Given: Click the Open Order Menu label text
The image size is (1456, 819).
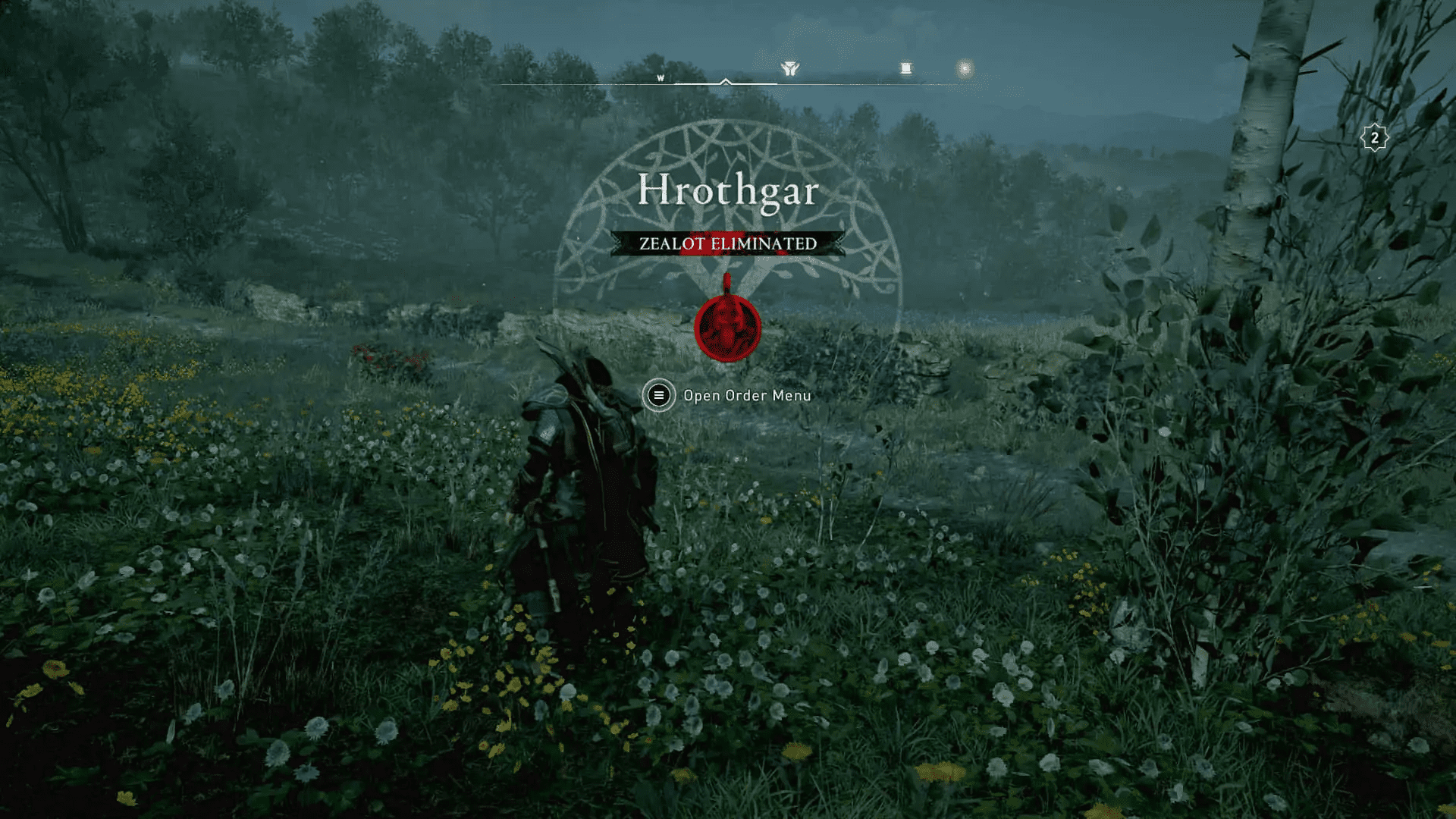Looking at the screenshot, I should tap(747, 395).
